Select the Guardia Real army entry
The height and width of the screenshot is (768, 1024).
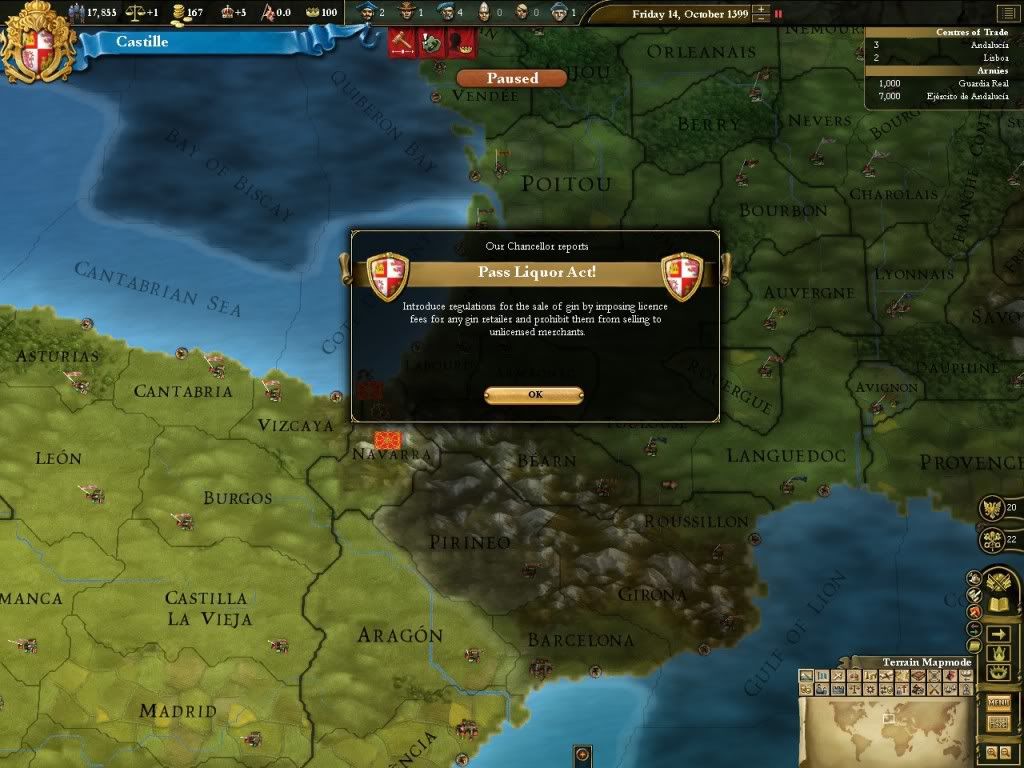[942, 83]
